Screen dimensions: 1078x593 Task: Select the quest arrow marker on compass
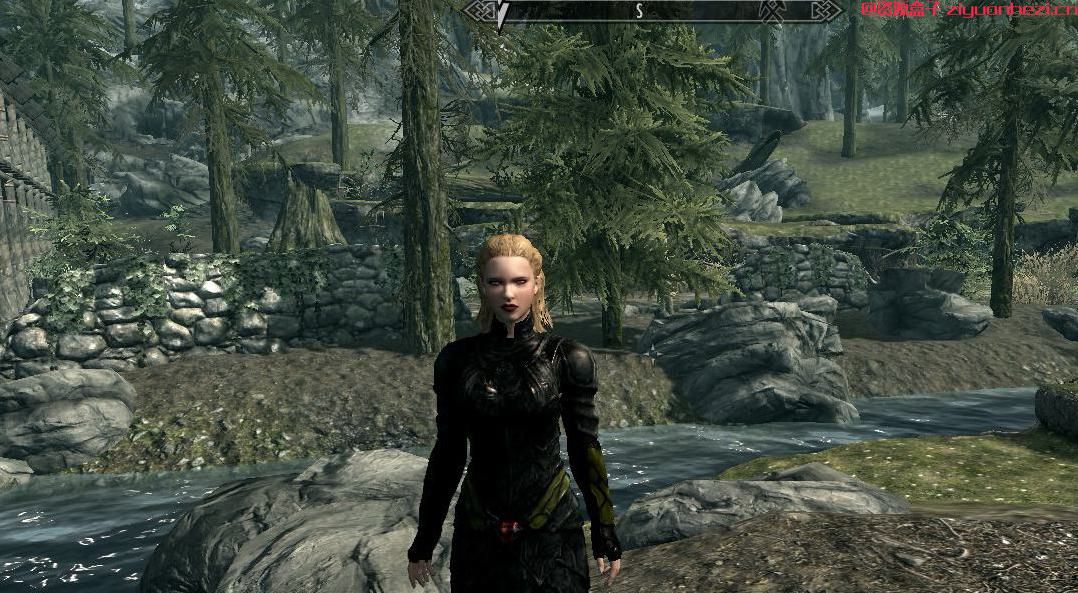503,11
